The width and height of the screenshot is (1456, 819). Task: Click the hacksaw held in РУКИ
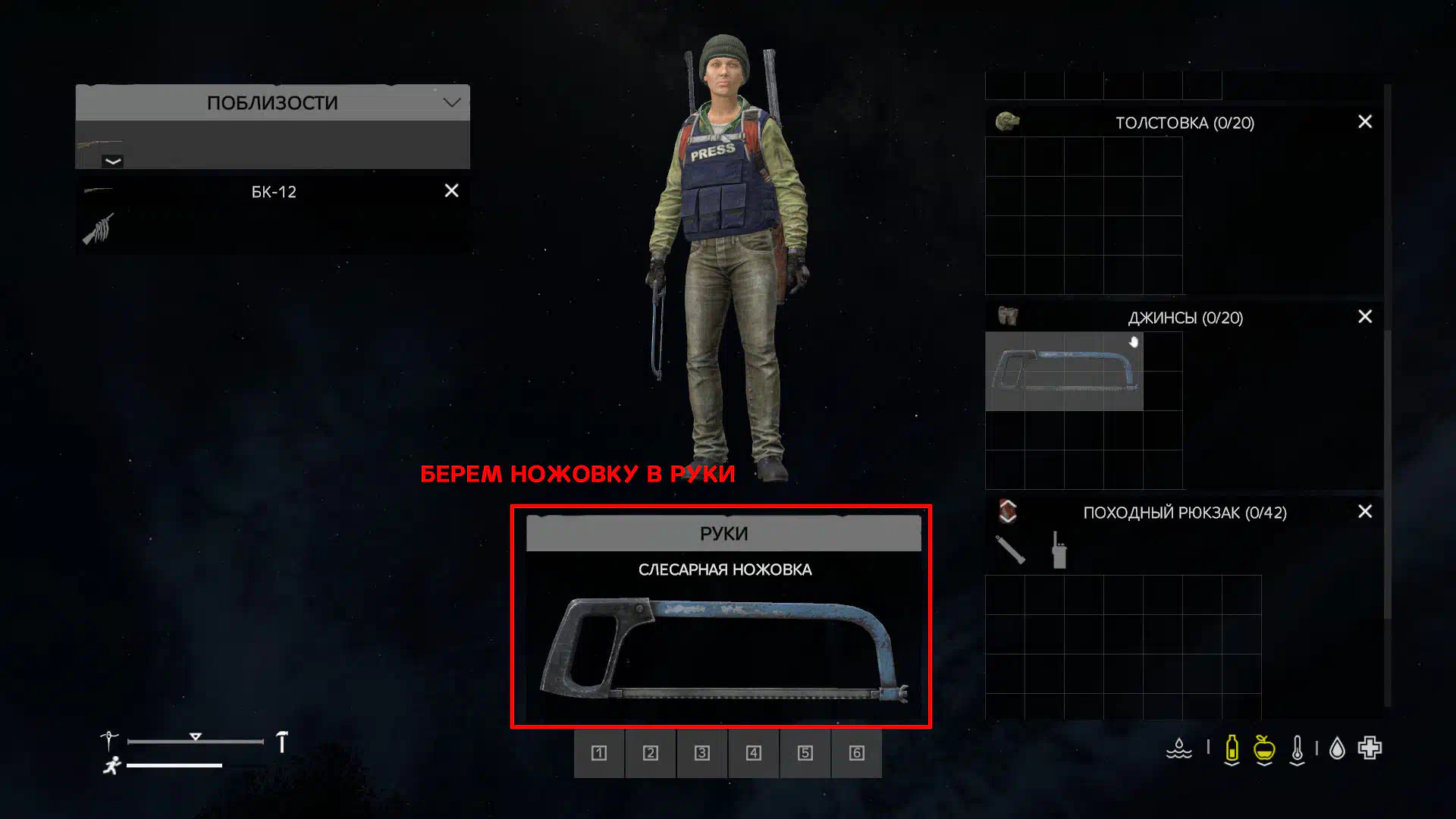pyautogui.click(x=723, y=650)
